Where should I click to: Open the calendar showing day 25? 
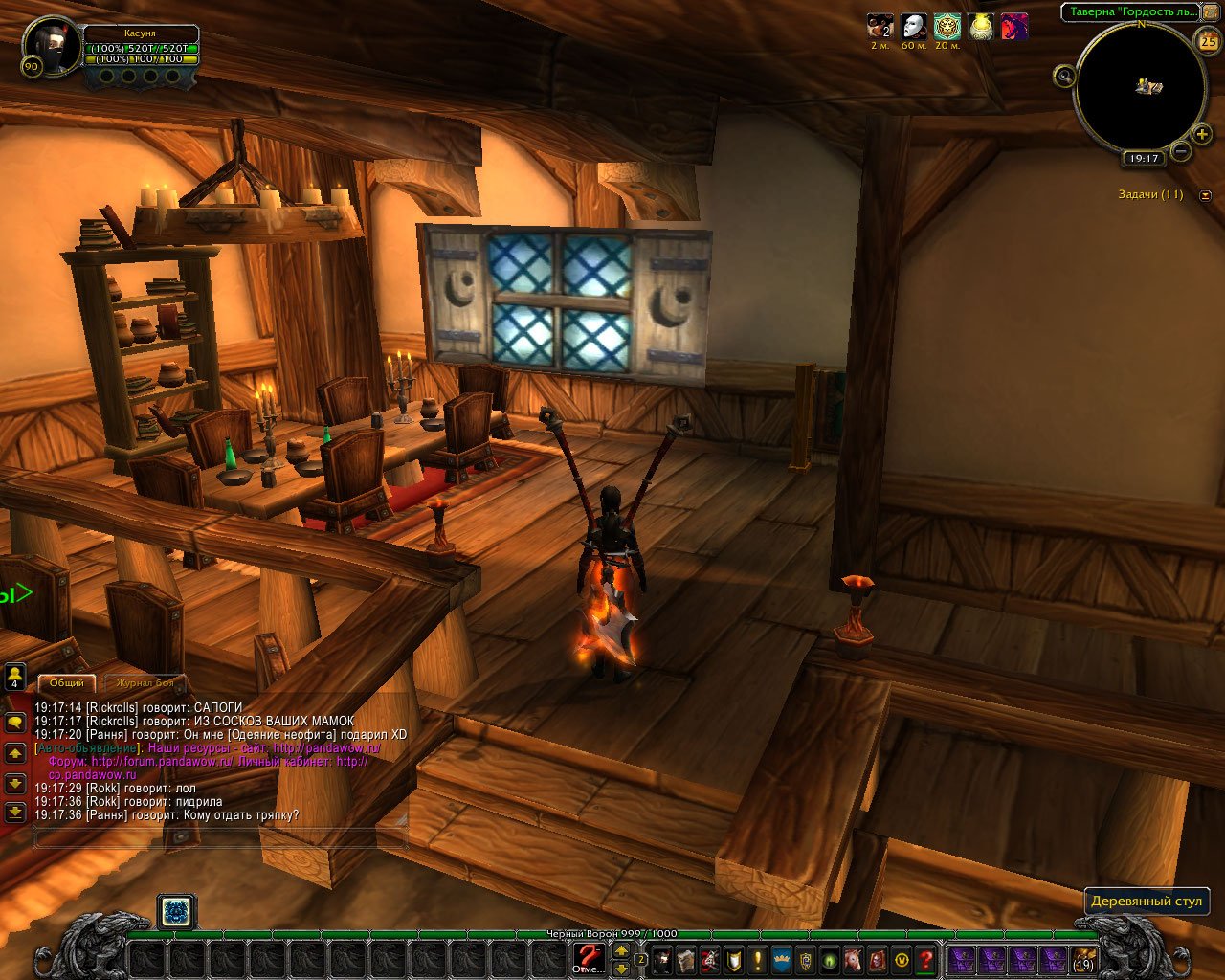point(1209,41)
